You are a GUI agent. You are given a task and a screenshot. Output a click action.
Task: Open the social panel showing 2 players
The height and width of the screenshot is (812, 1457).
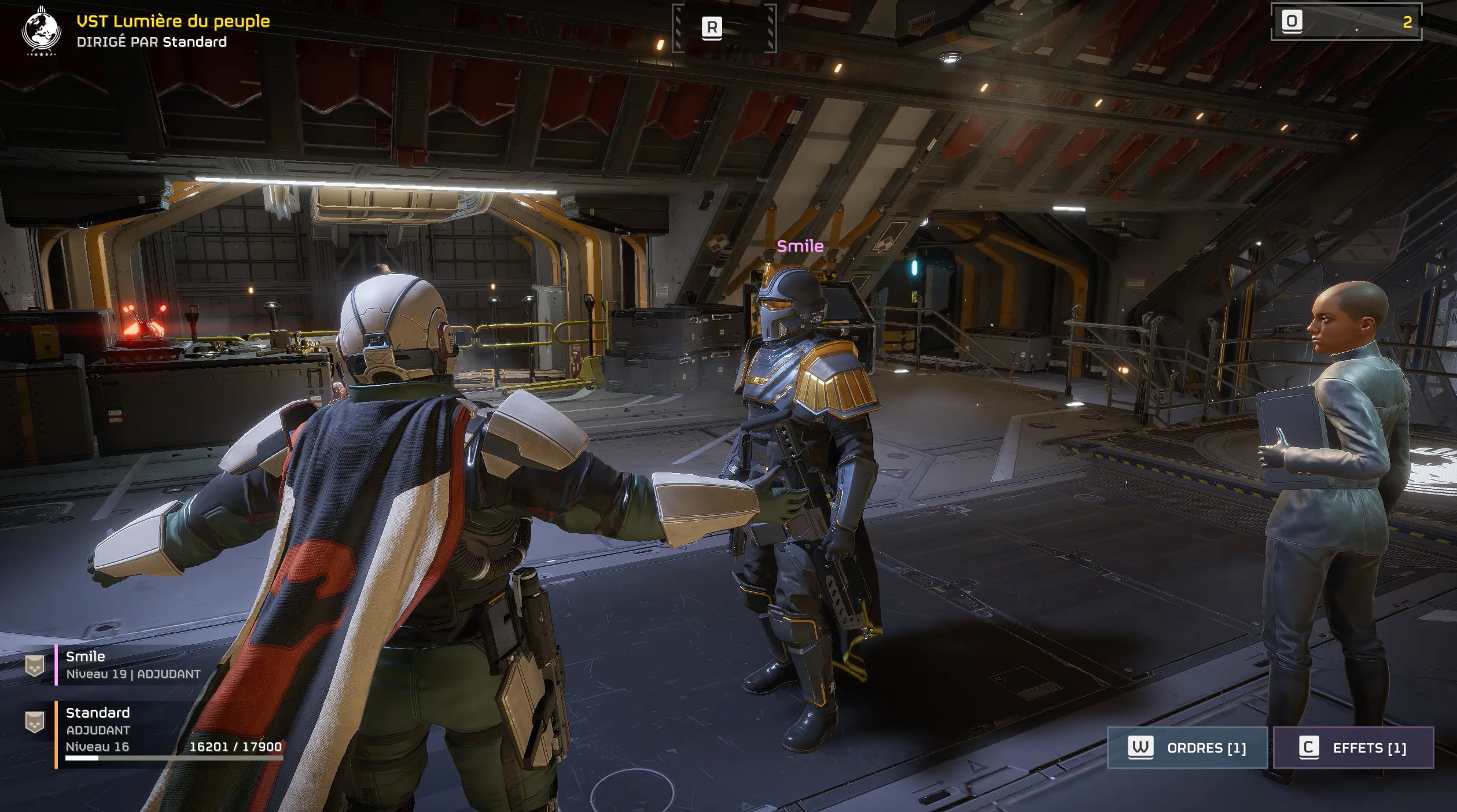(1346, 22)
